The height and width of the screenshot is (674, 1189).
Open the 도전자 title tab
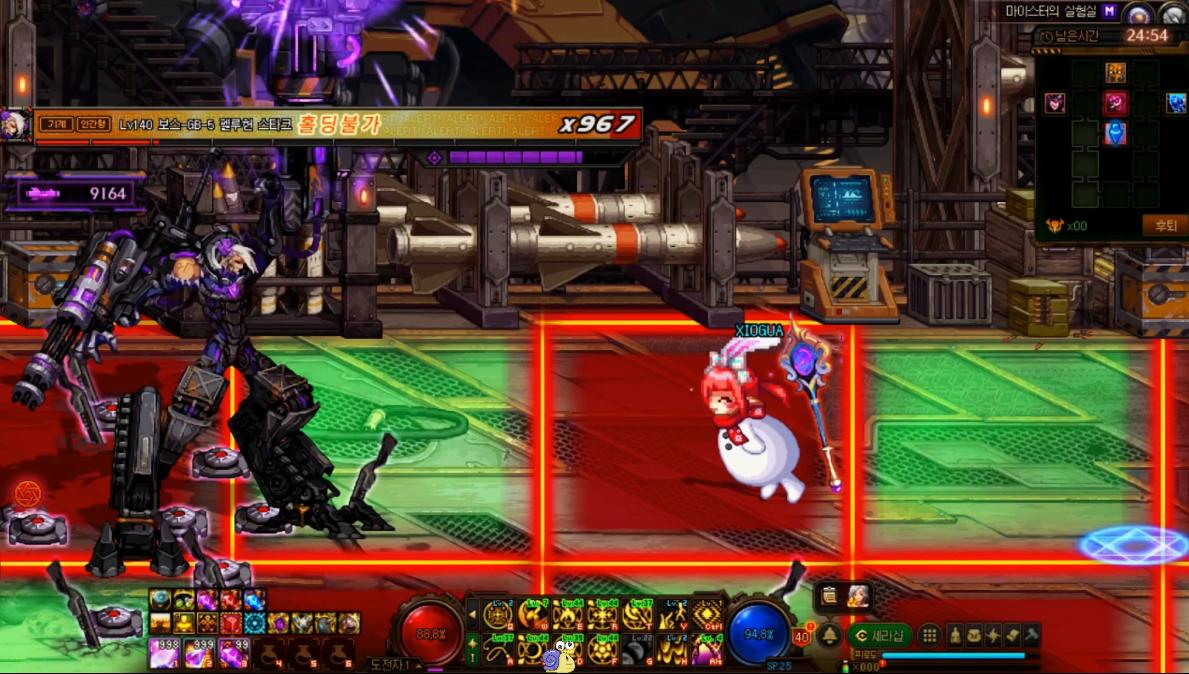395,664
